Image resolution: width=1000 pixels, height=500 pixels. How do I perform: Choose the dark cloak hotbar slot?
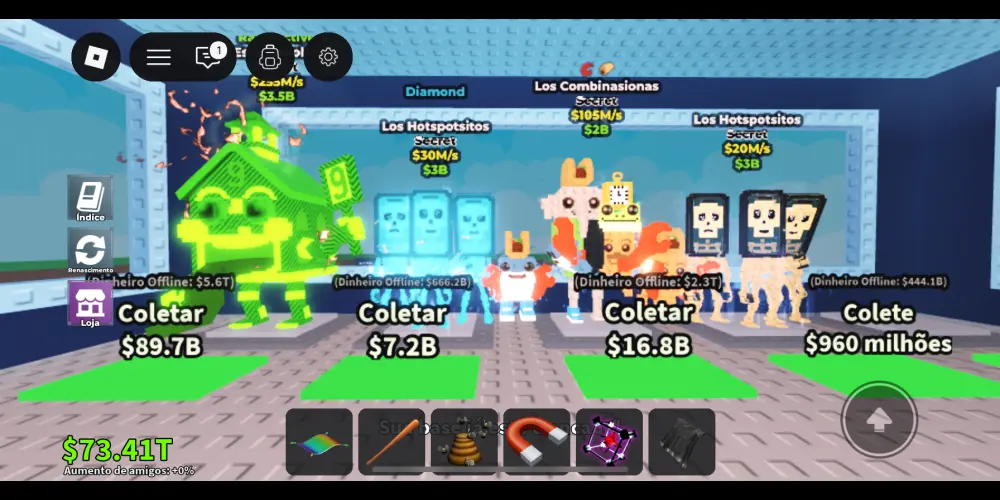click(x=682, y=442)
